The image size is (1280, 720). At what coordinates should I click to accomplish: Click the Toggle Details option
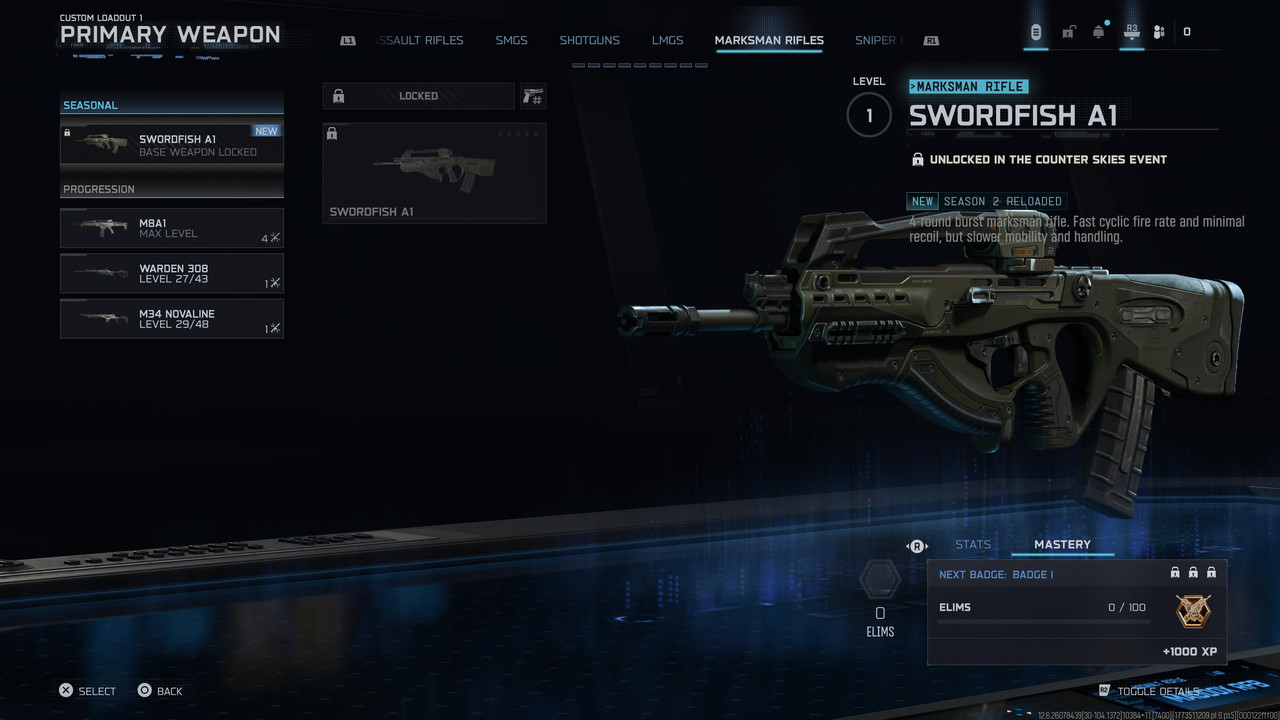(1157, 691)
